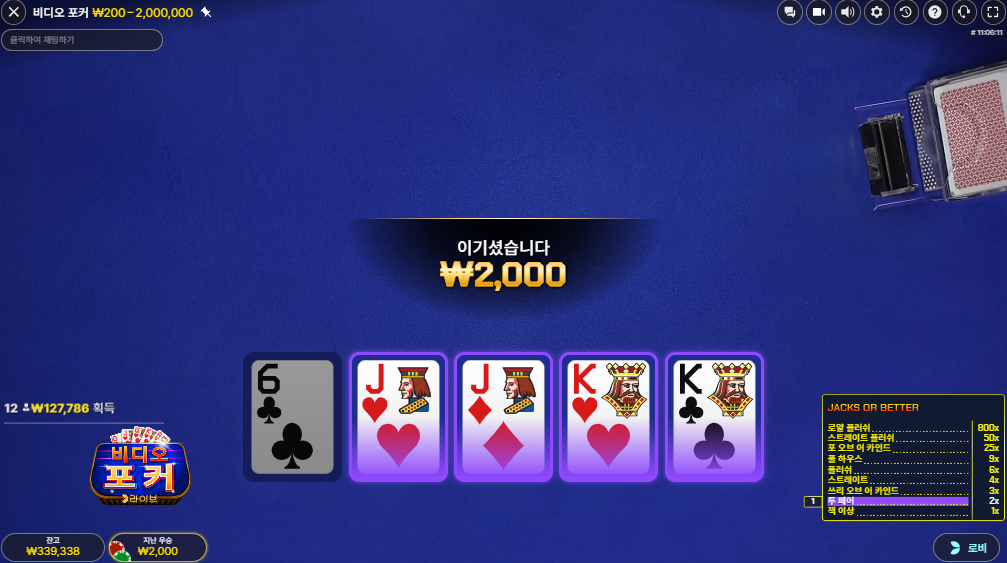This screenshot has height=563, width=1007.
Task: Open the last win (지난 우승) panel
Action: [x=157, y=547]
